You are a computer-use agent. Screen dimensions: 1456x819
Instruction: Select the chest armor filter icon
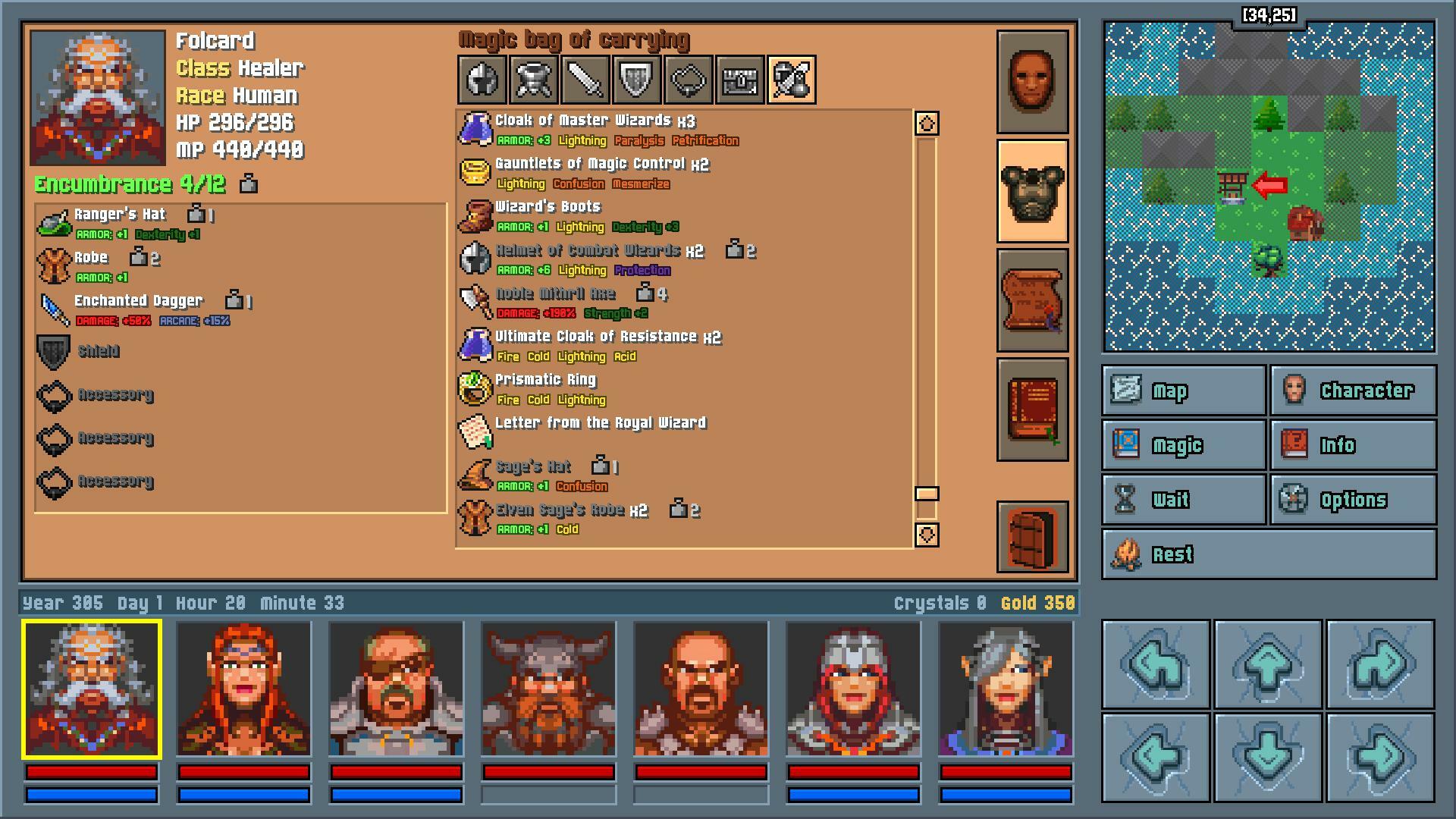533,80
